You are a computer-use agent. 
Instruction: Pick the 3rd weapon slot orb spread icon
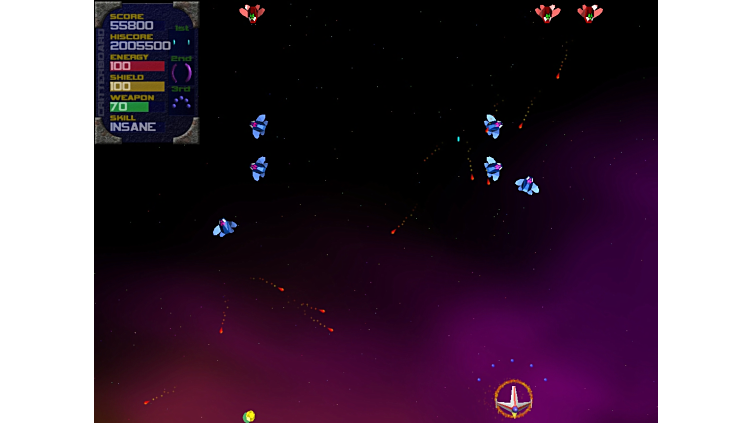[181, 102]
